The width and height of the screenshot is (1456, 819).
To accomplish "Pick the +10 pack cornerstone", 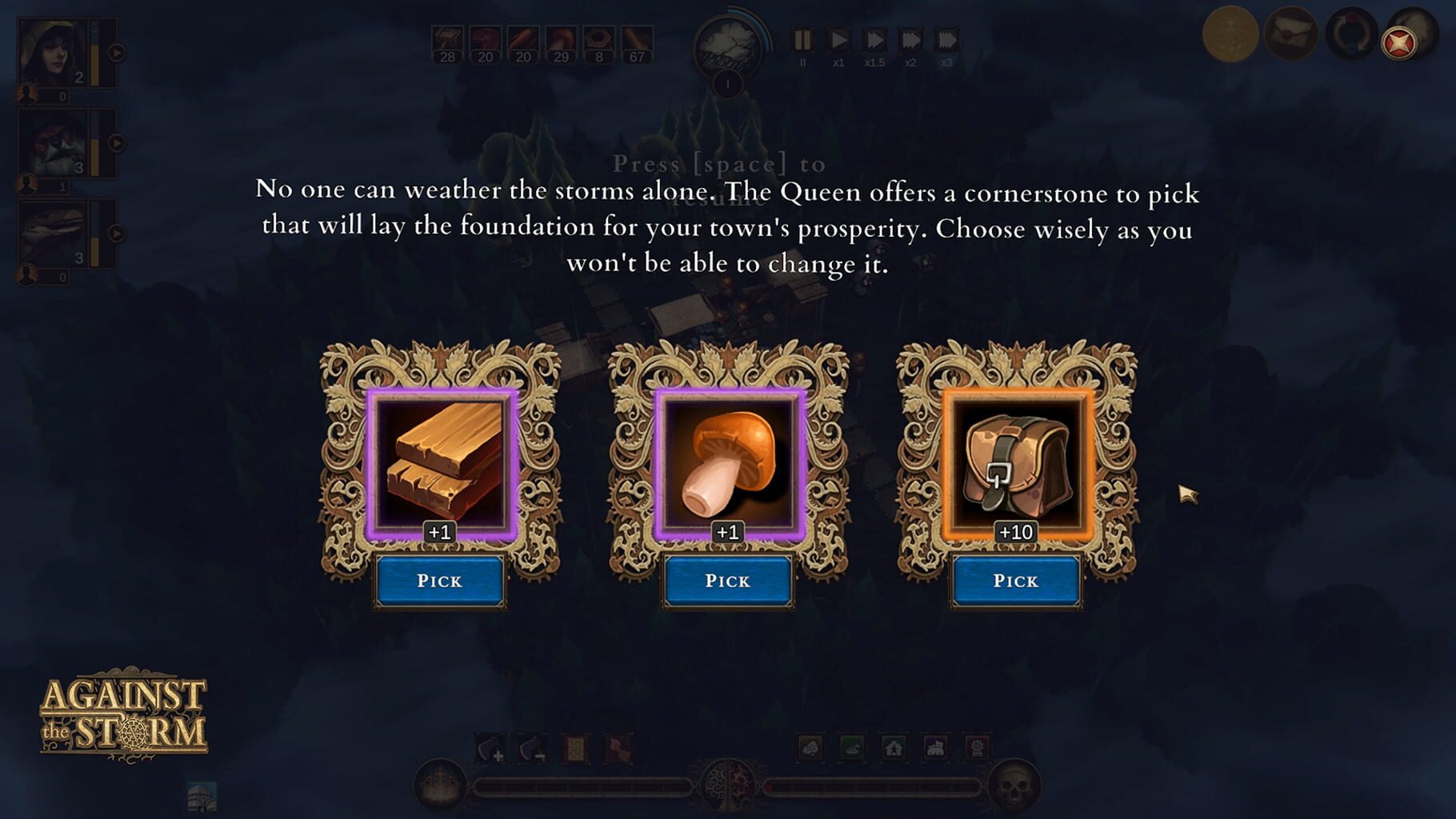I will point(1014,581).
